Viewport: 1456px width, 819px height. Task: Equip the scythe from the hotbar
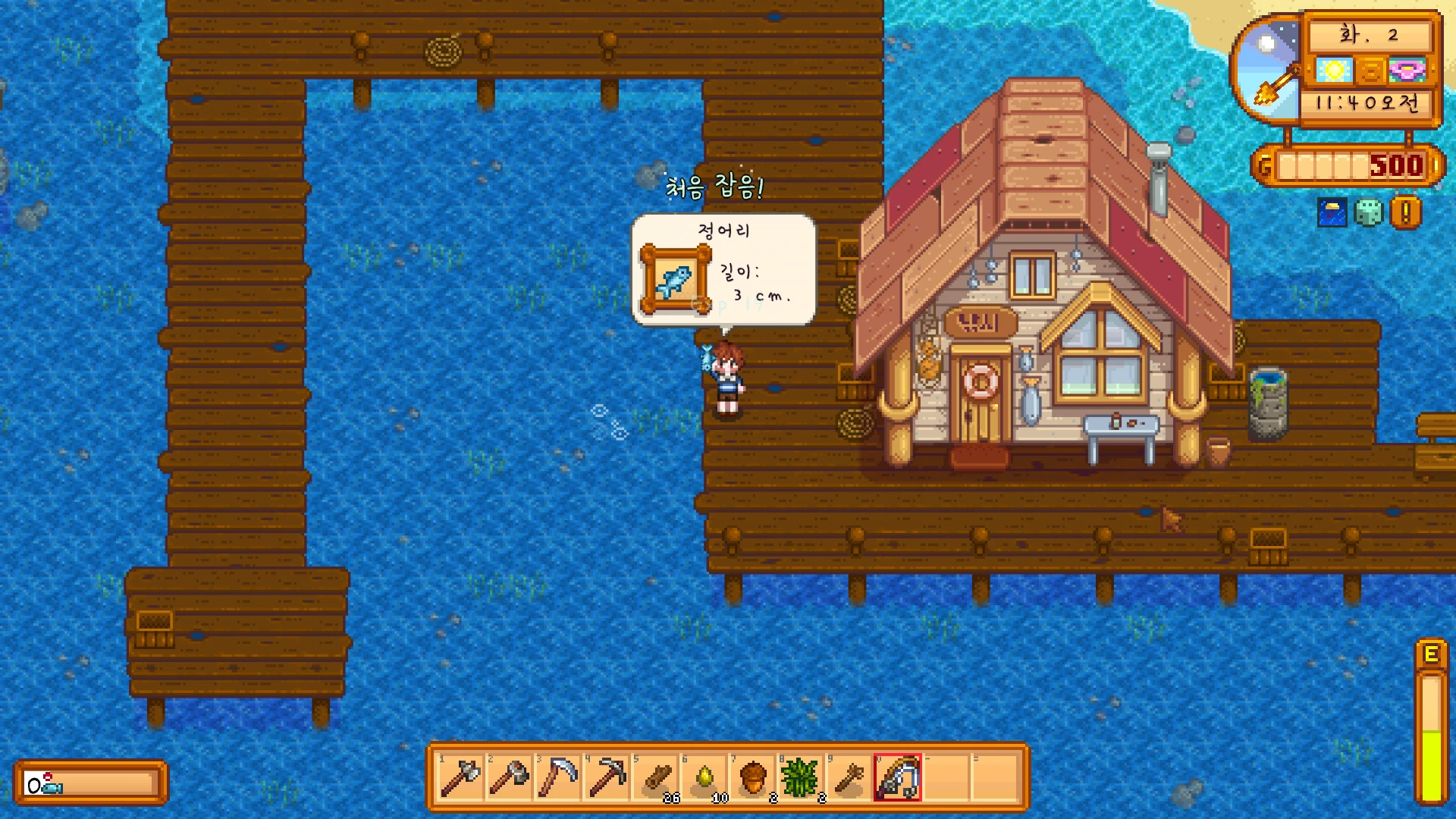tap(557, 778)
